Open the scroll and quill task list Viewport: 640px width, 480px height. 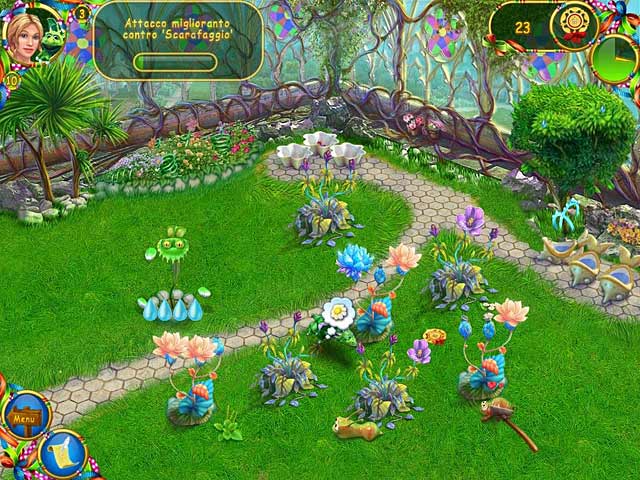tap(62, 451)
